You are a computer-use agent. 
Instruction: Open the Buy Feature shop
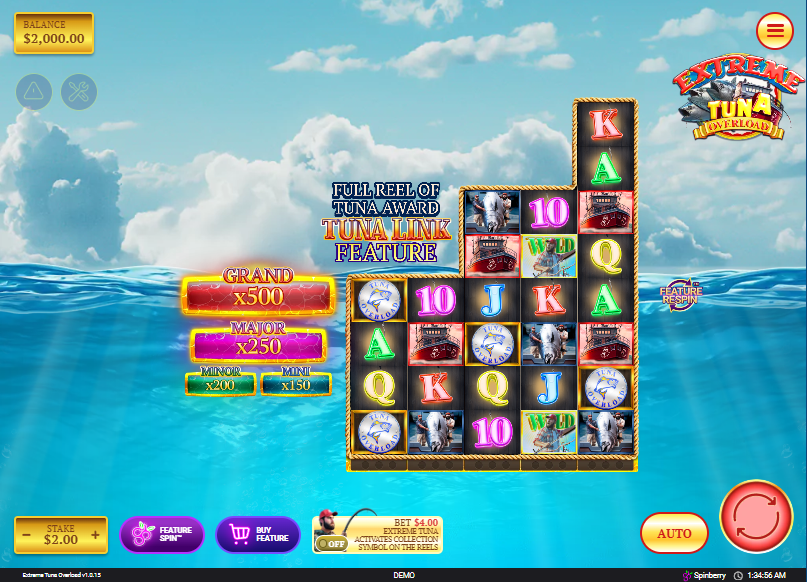(258, 534)
